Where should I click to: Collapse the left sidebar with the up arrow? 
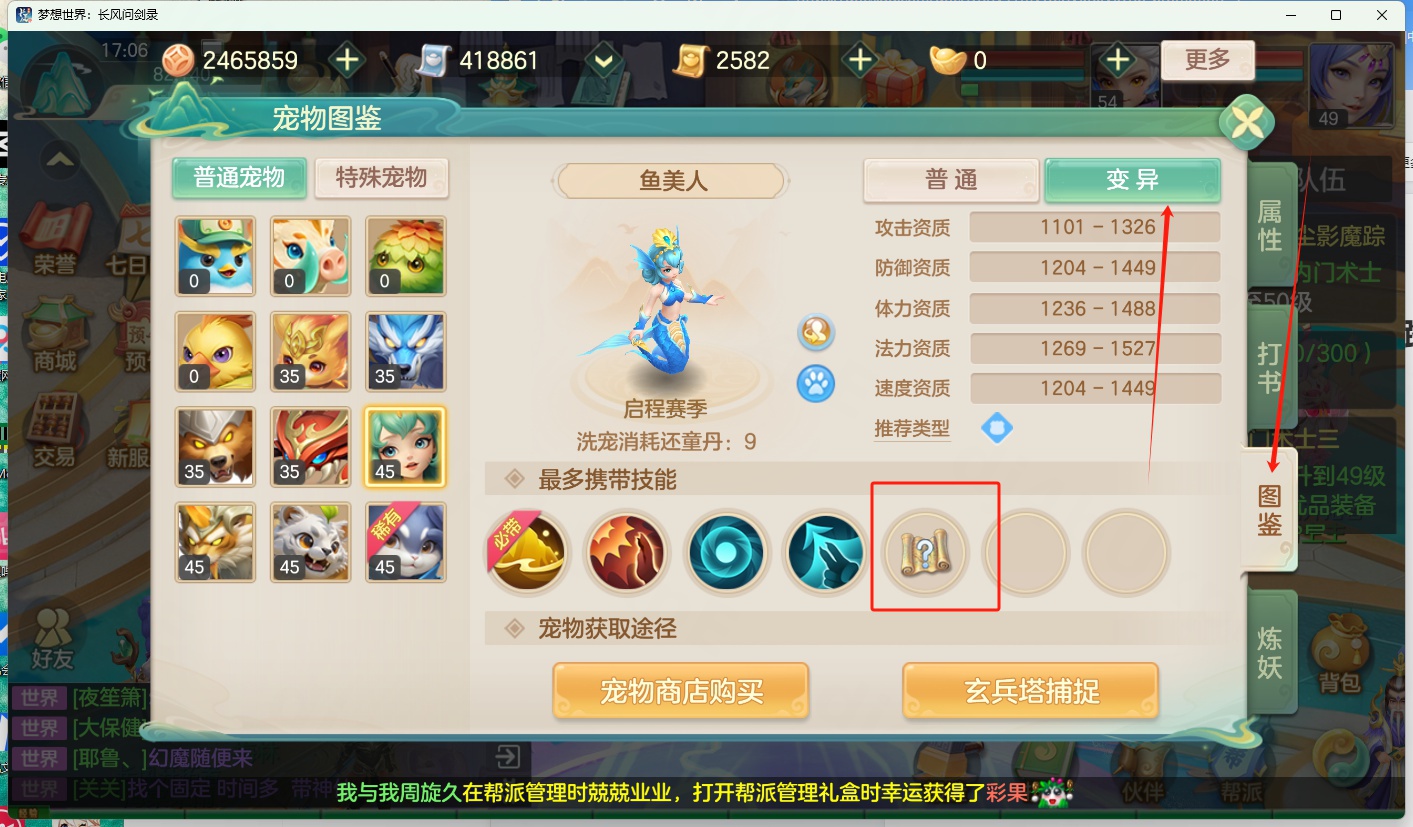point(57,160)
